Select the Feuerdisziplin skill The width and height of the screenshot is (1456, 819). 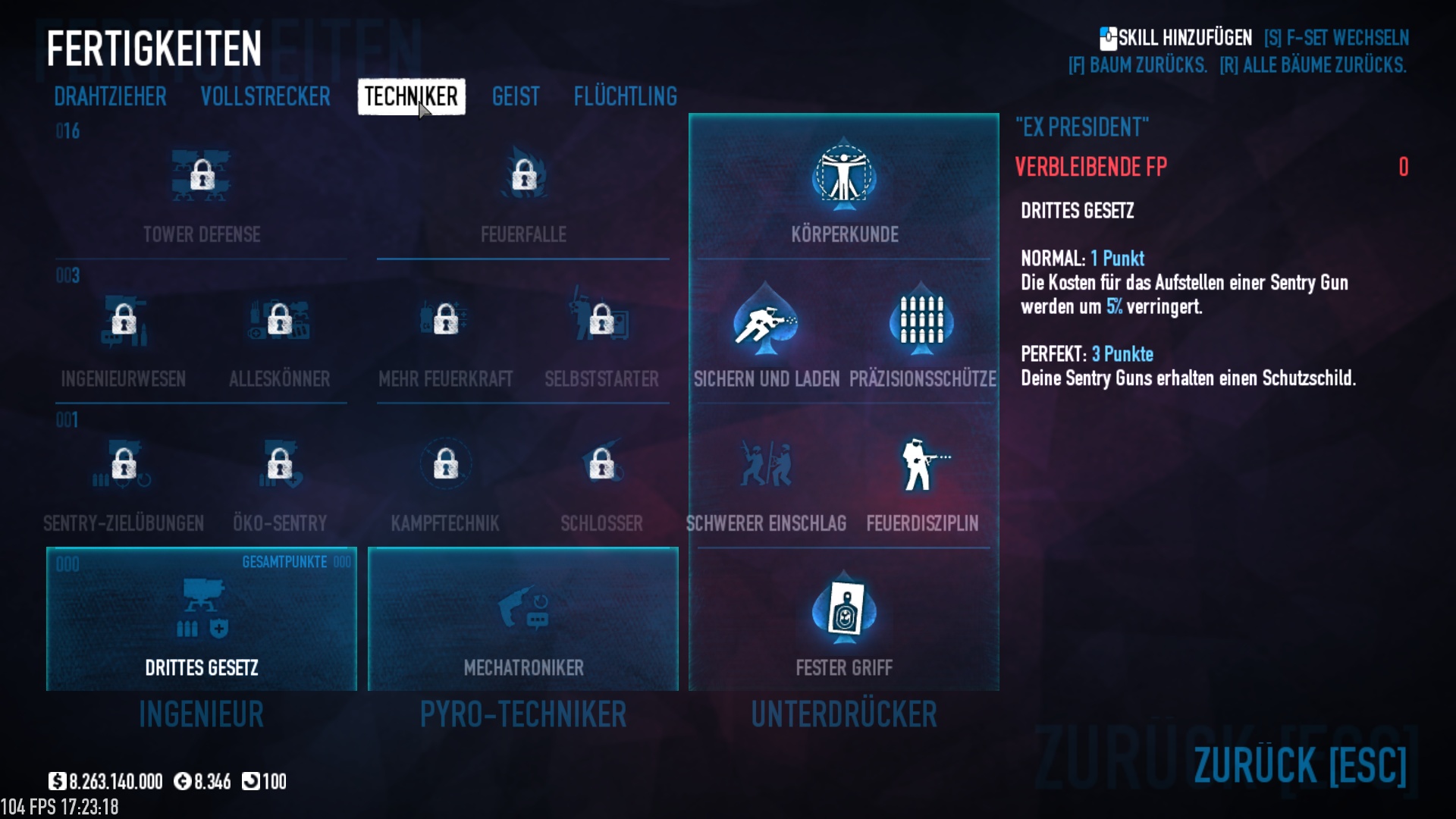click(921, 465)
